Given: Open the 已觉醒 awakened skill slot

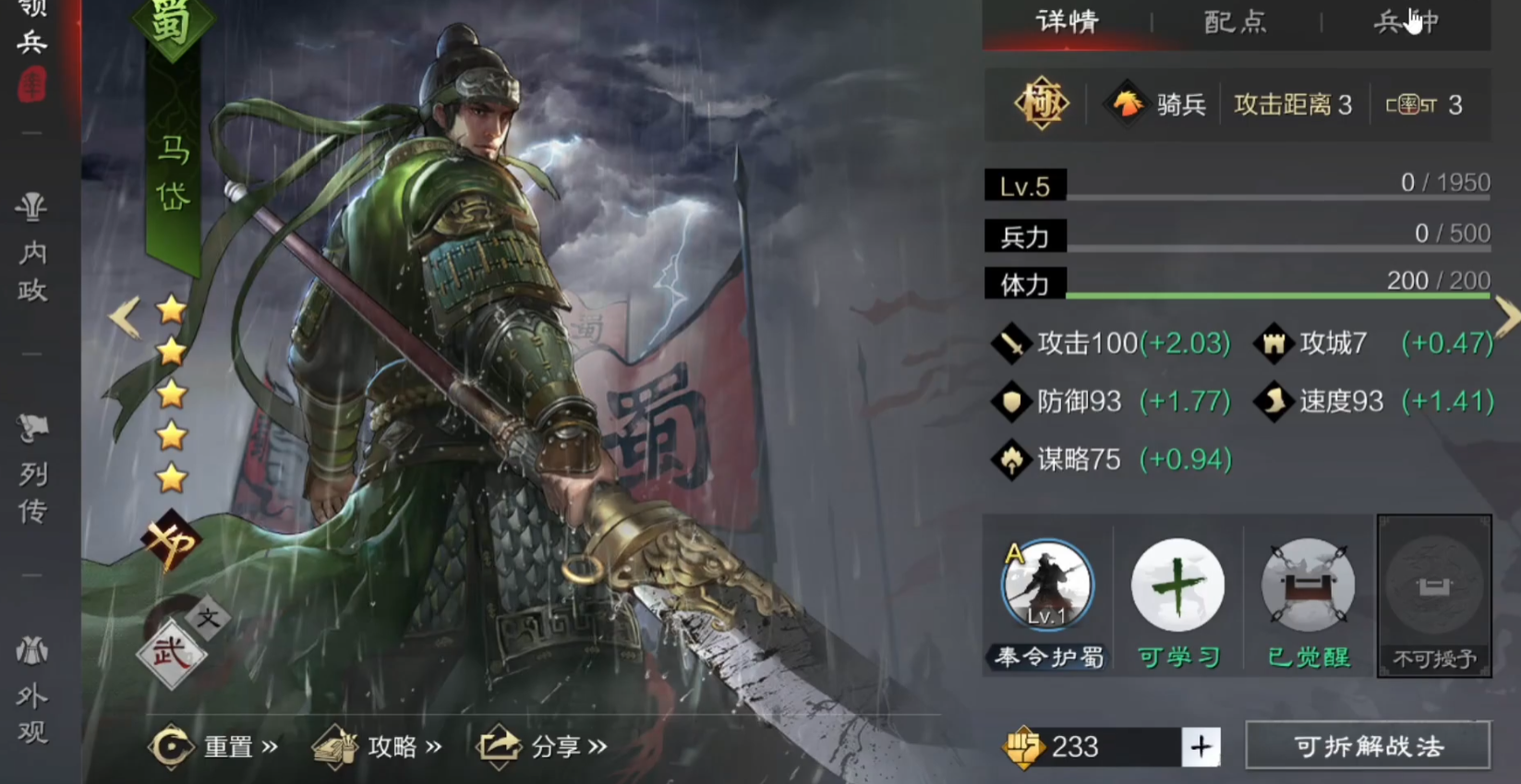Looking at the screenshot, I should coord(1308,586).
